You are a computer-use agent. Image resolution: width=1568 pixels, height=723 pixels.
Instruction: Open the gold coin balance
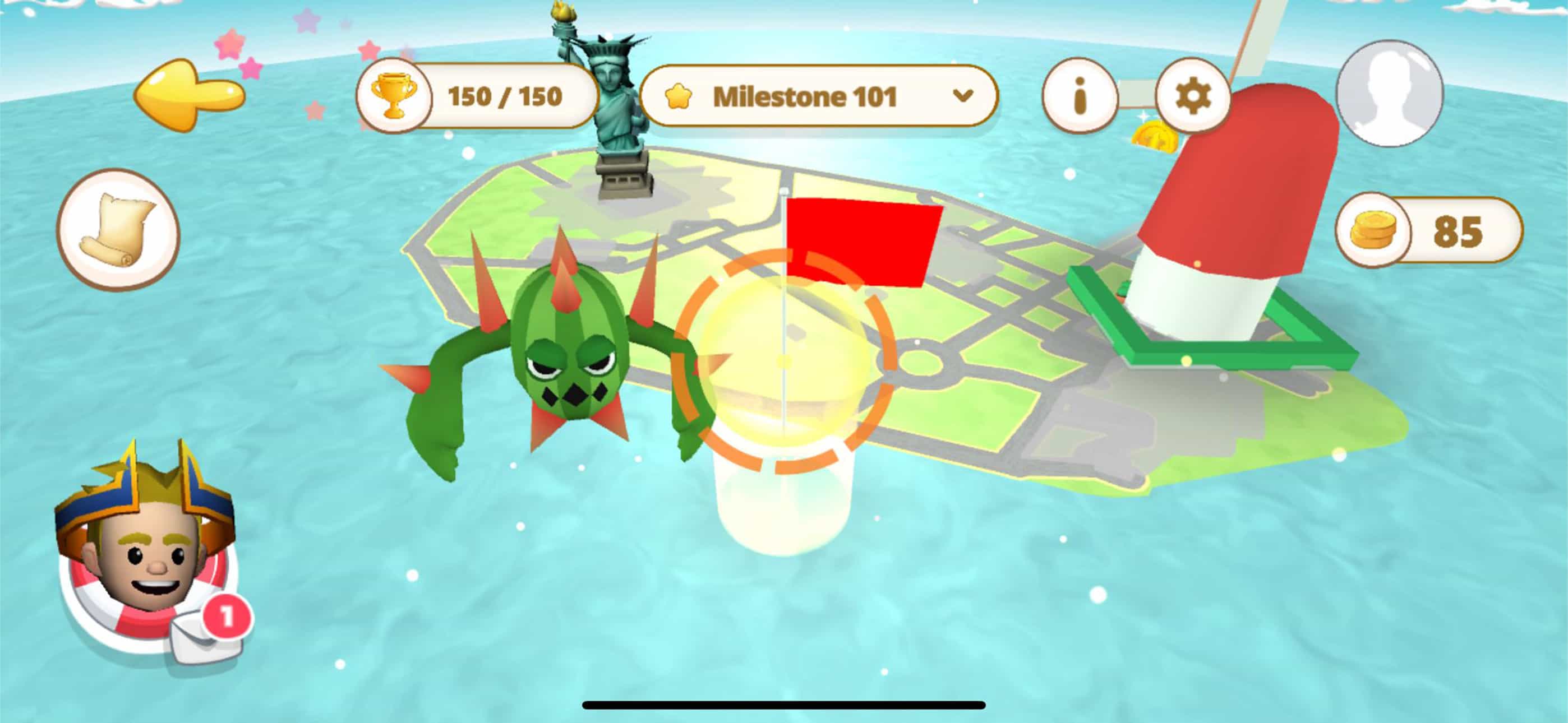click(1428, 231)
